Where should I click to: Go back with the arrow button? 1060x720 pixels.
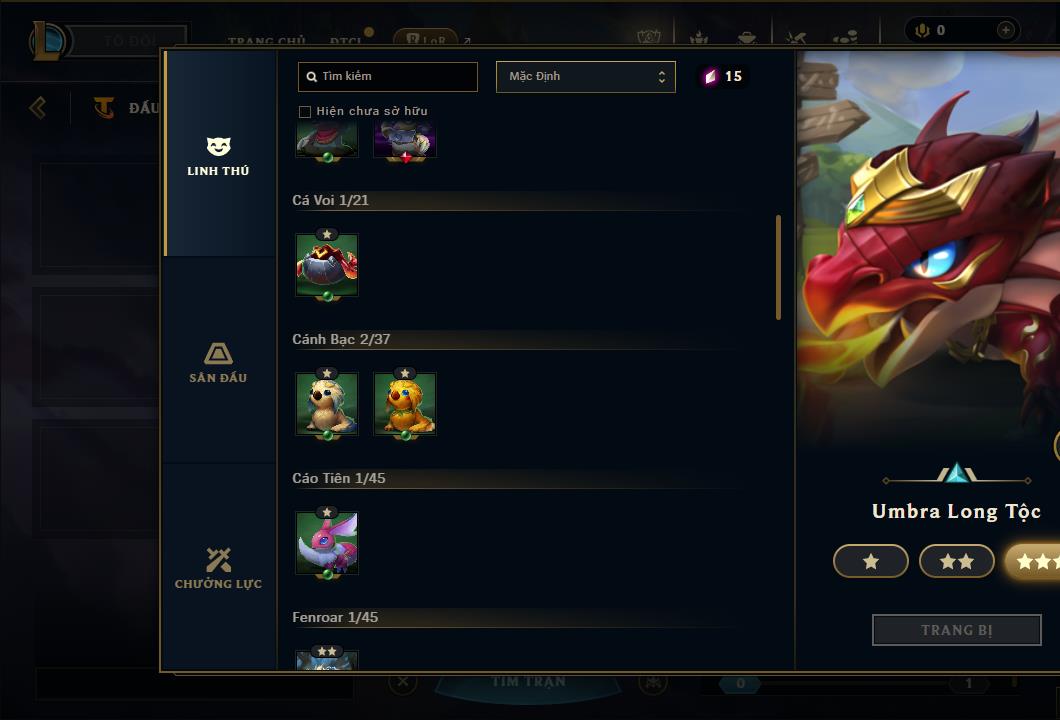click(x=38, y=107)
